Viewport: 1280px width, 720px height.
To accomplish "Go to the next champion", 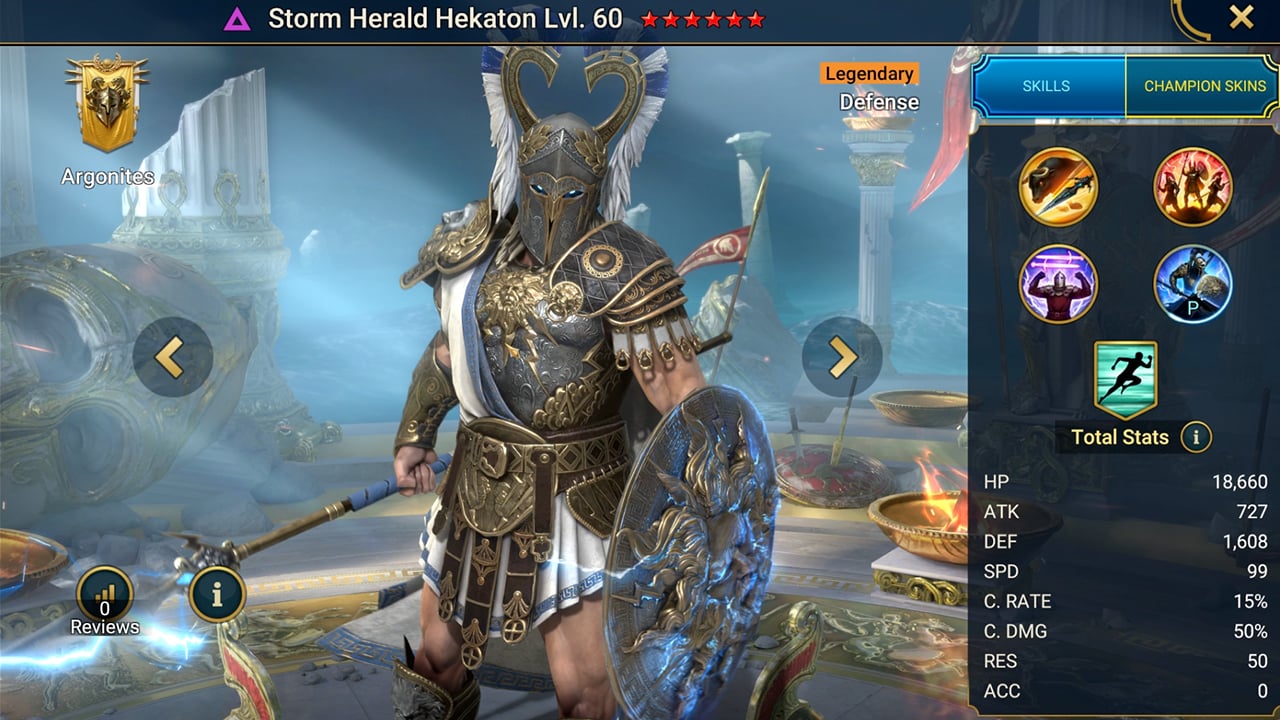I will [x=841, y=357].
